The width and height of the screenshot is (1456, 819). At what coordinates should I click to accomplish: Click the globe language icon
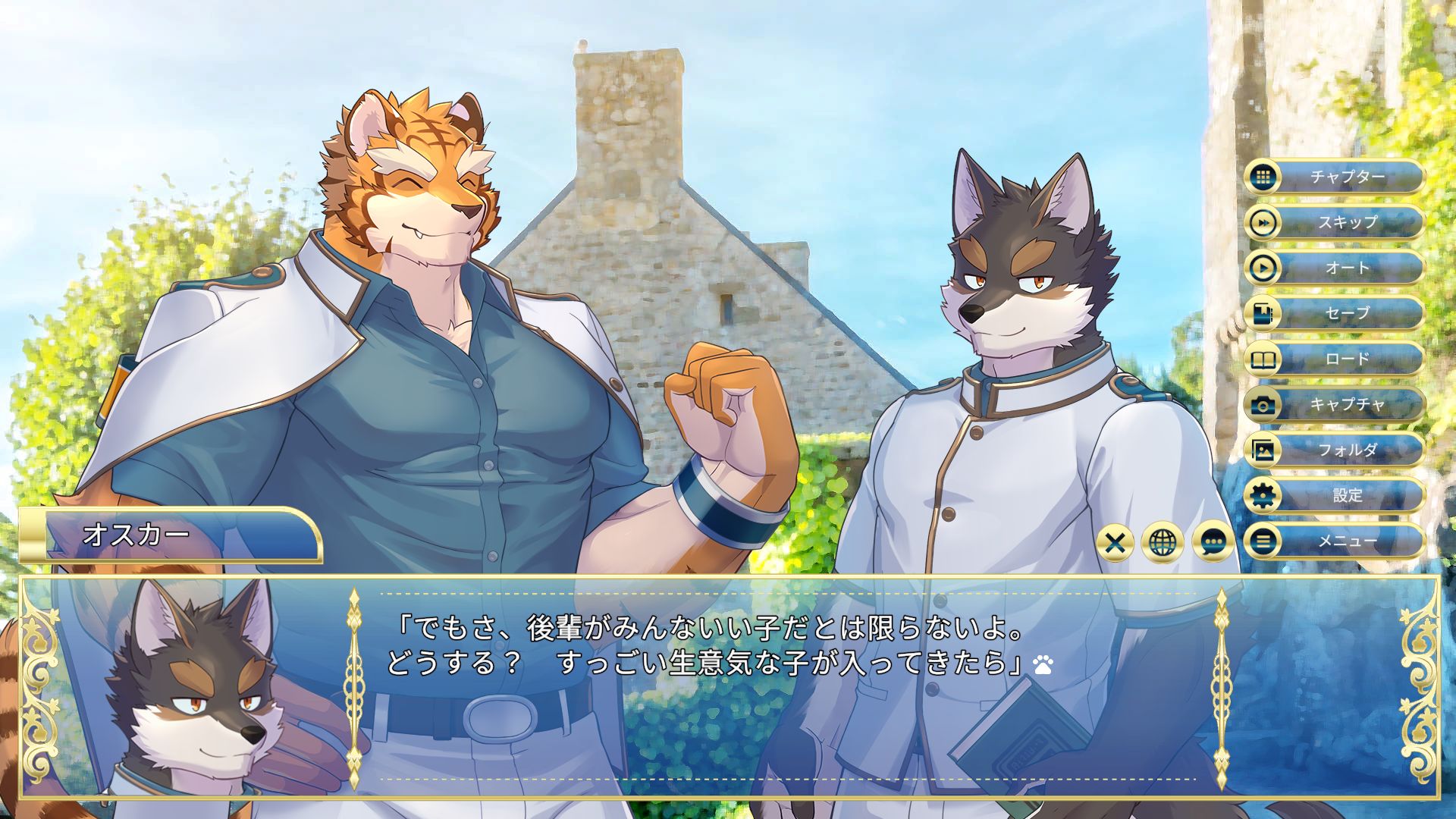(1163, 542)
